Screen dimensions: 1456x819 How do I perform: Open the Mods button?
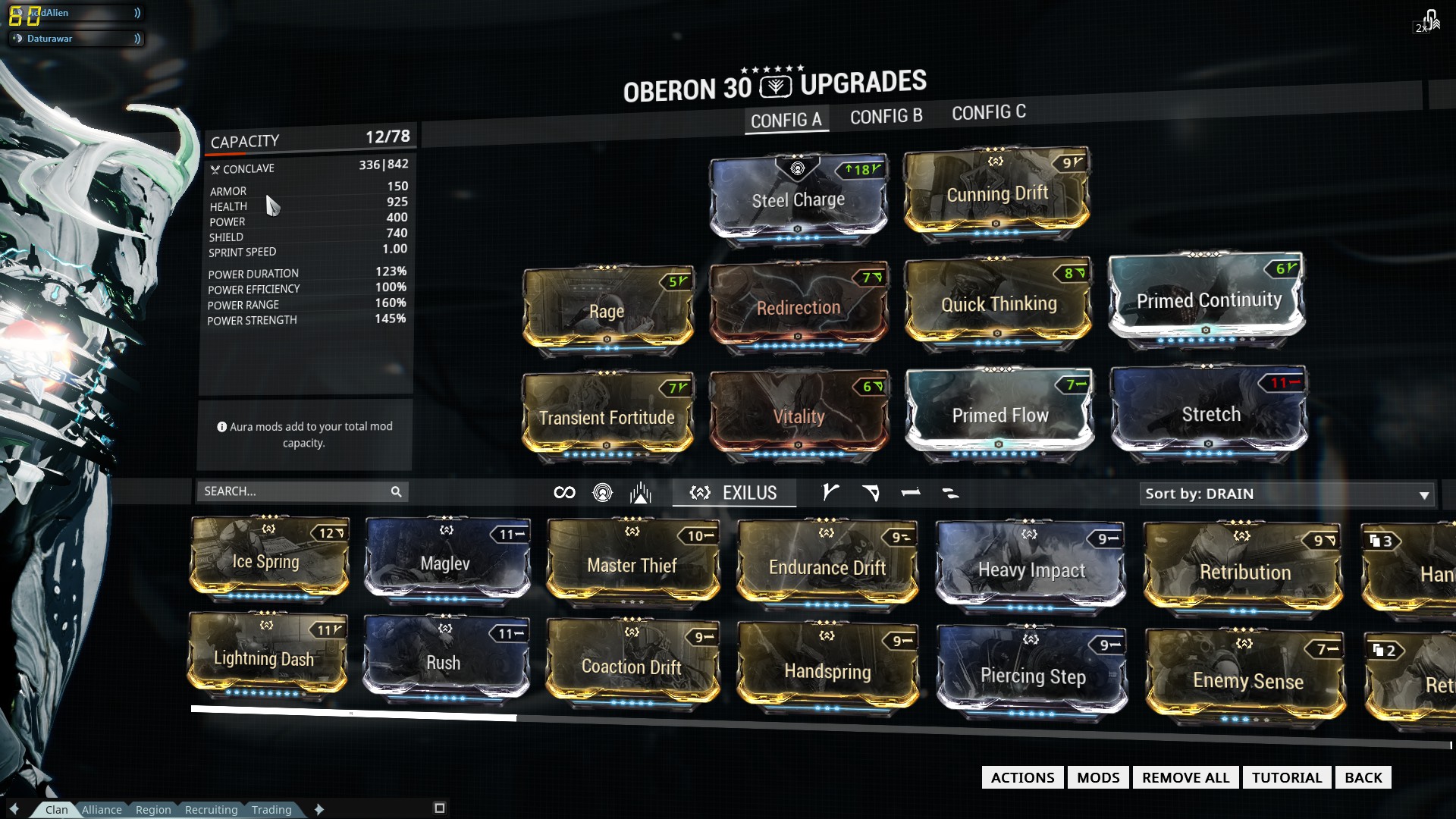coord(1098,777)
